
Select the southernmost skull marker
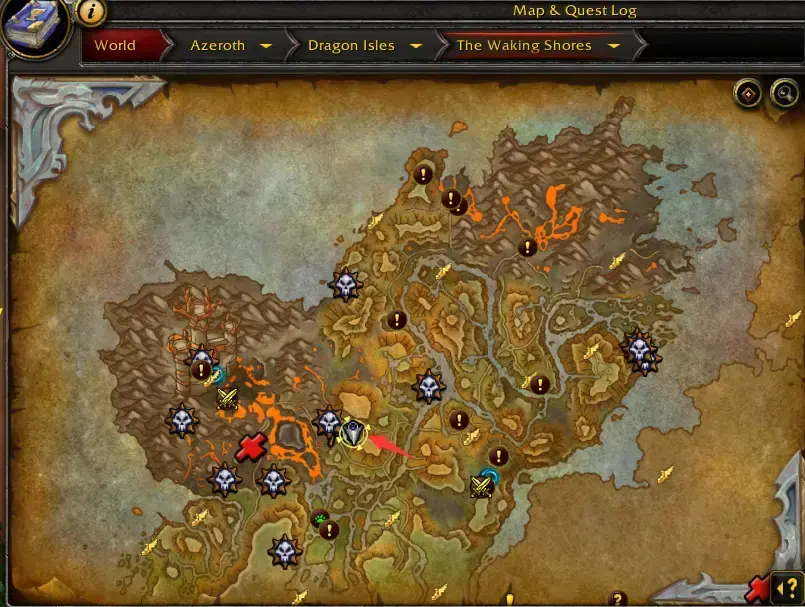tap(285, 550)
